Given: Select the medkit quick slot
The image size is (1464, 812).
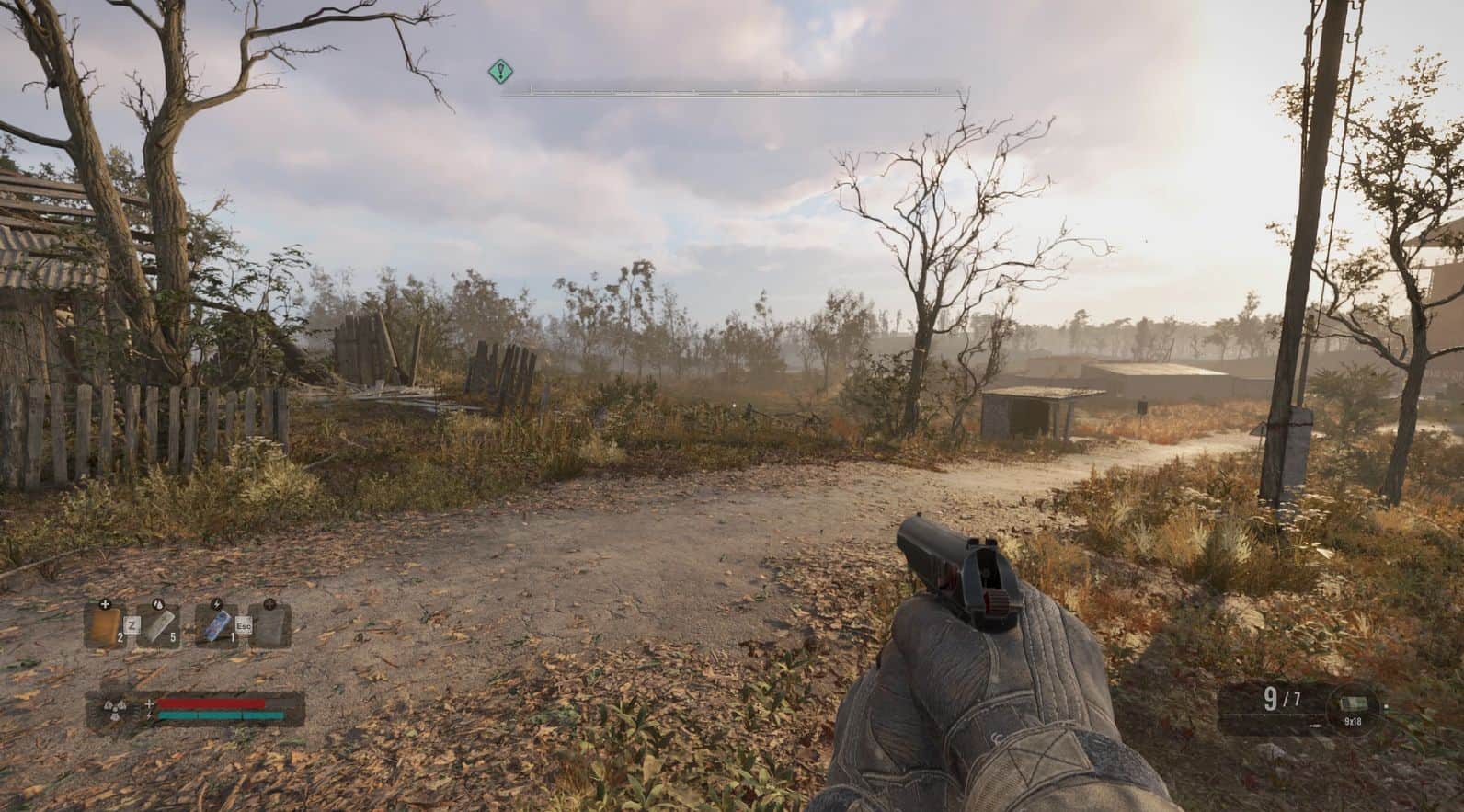Looking at the screenshot, I should point(104,626).
